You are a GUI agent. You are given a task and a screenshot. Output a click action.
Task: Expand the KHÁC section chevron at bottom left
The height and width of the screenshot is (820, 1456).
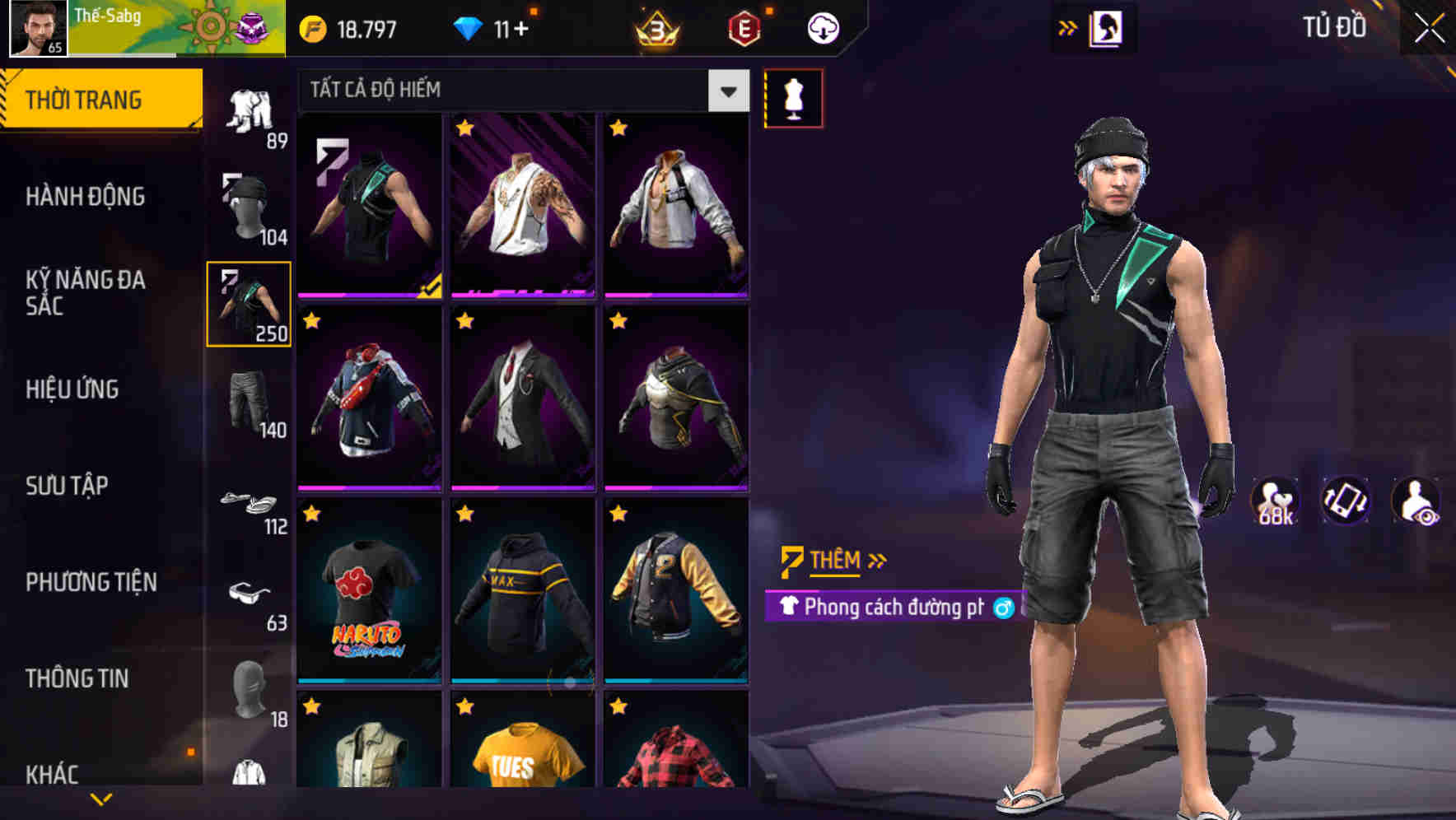point(102,797)
